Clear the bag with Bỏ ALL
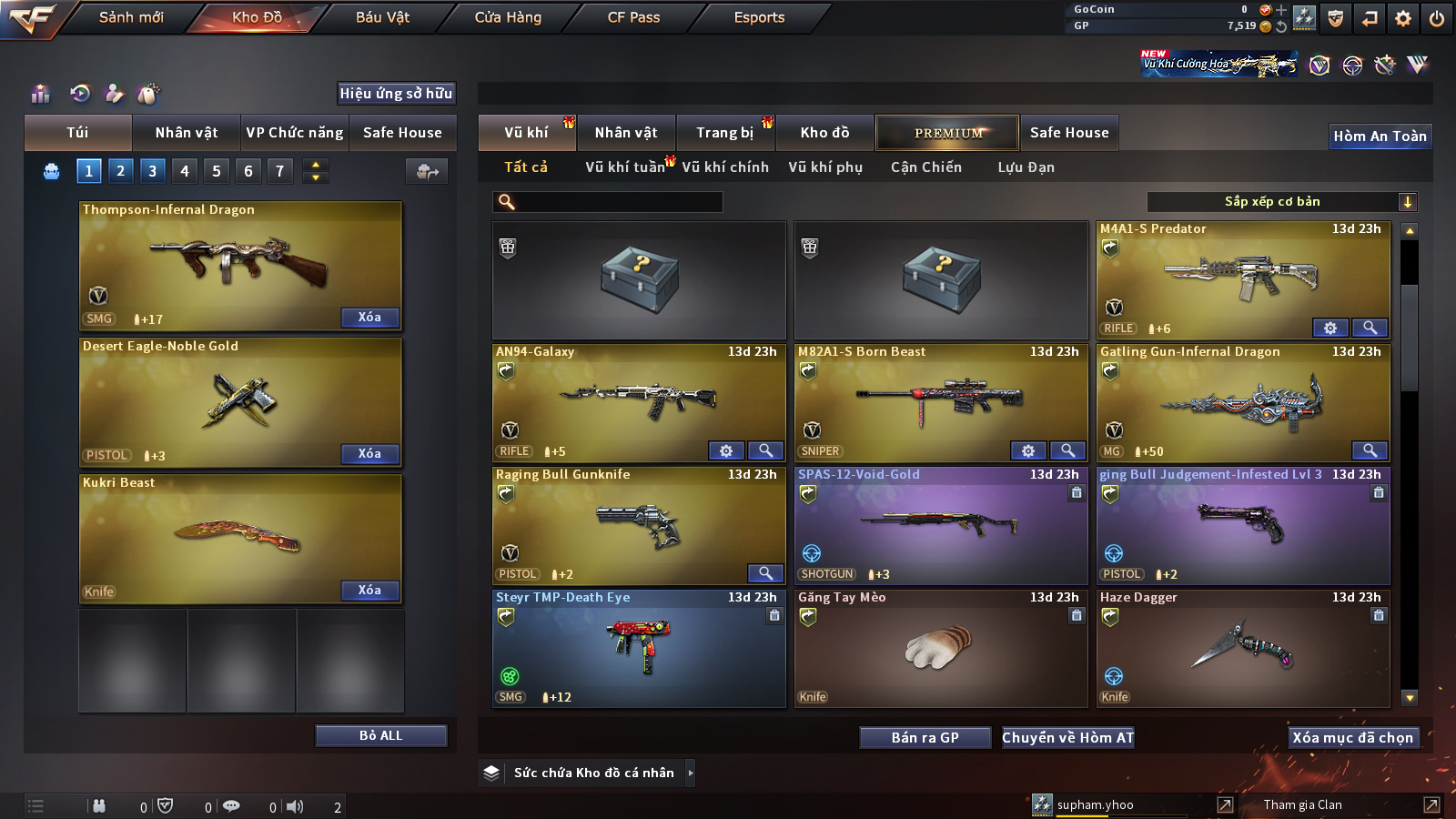This screenshot has width=1456, height=819. [x=380, y=735]
